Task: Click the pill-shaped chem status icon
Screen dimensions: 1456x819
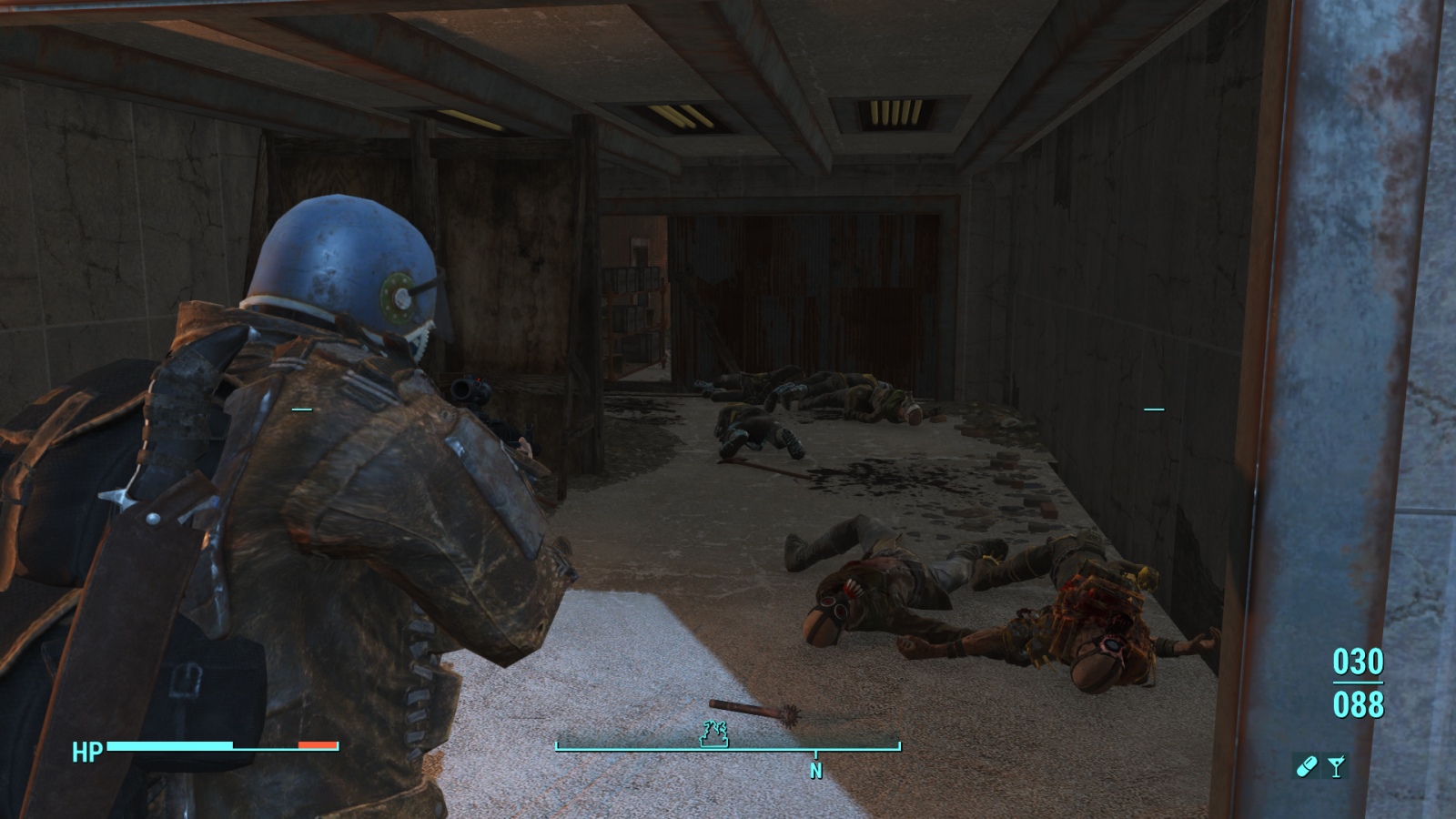Action: [x=1307, y=765]
